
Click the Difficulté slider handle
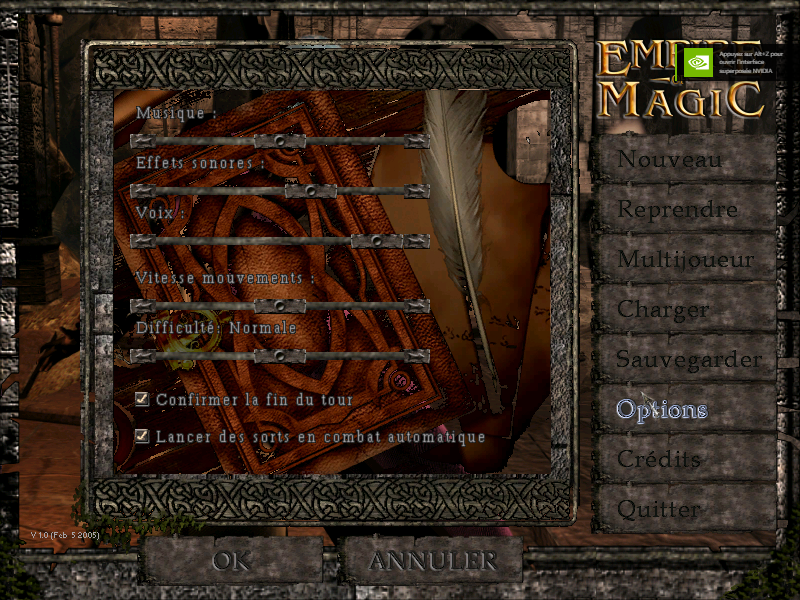[280, 356]
